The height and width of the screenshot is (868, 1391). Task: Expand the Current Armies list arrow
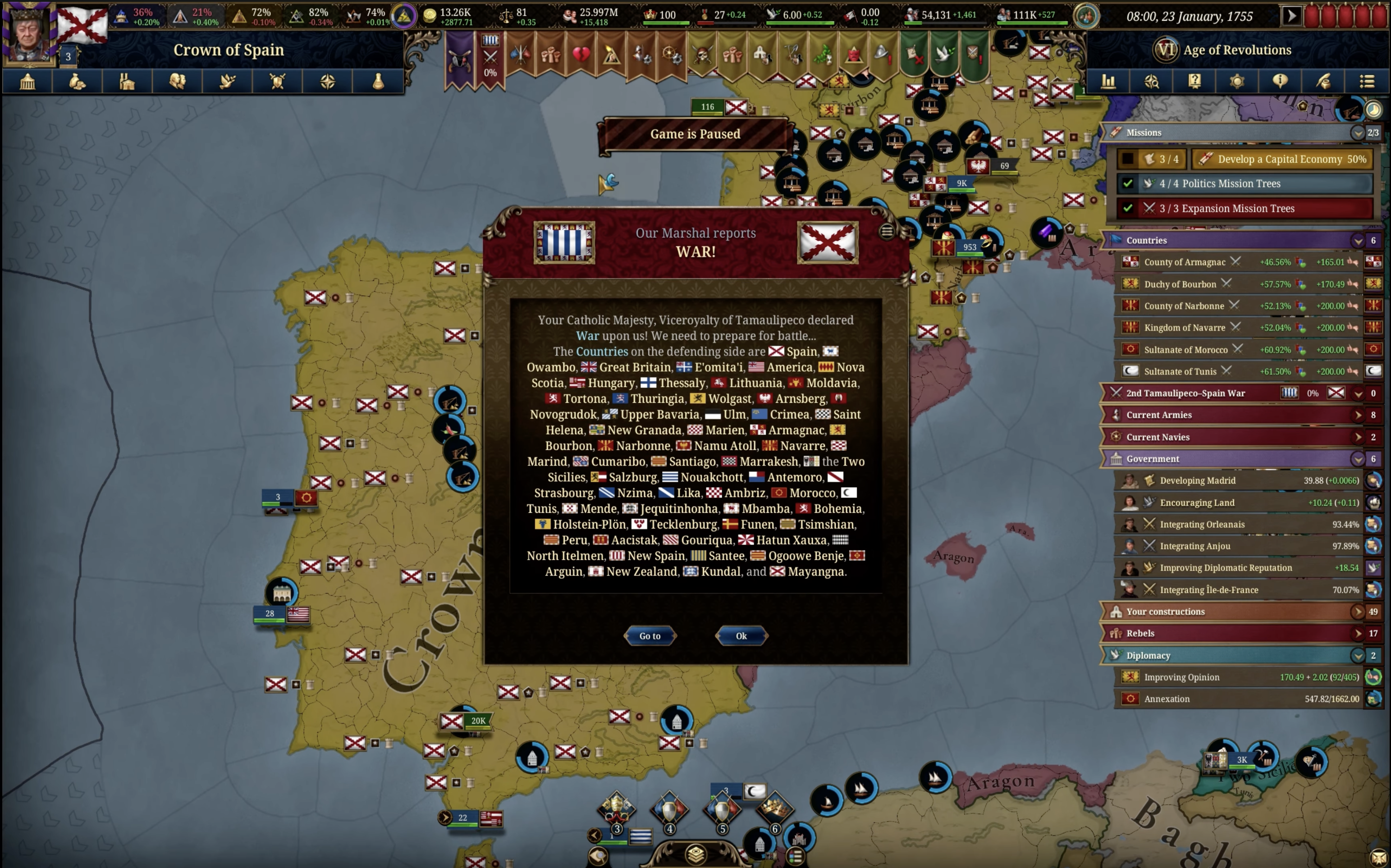[x=1358, y=415]
